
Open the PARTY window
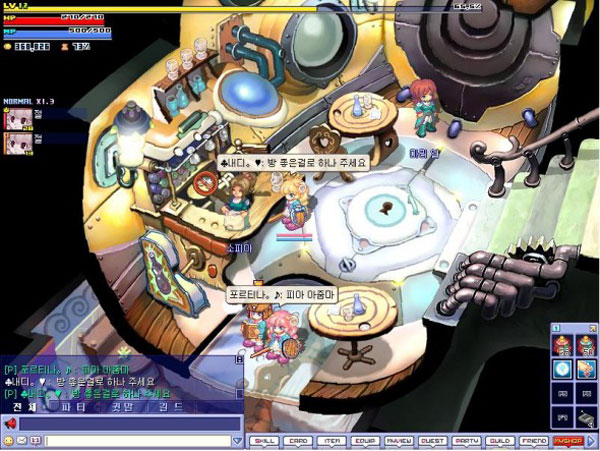click(466, 440)
